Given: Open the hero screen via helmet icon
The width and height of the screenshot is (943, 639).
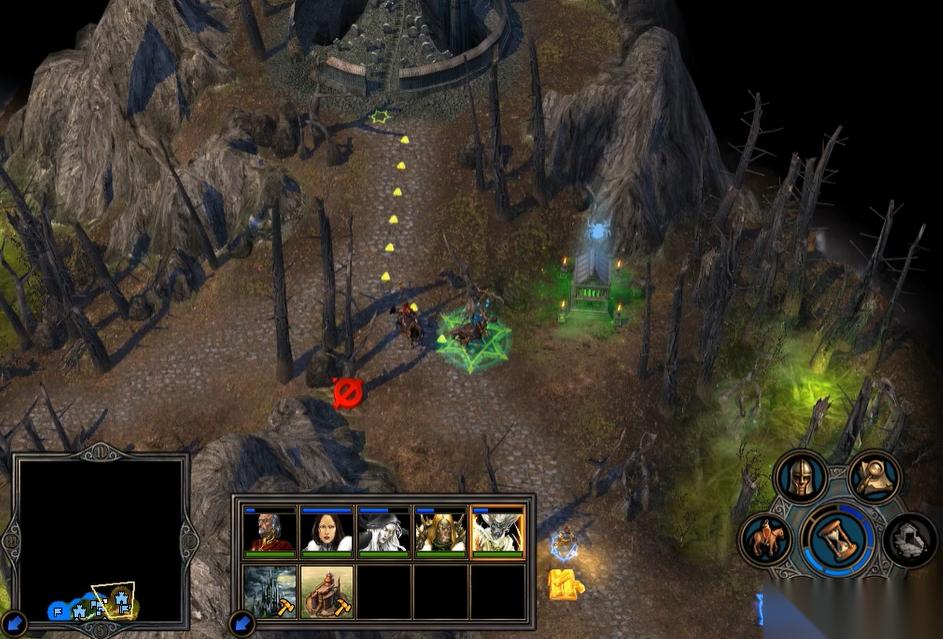Looking at the screenshot, I should (x=801, y=478).
